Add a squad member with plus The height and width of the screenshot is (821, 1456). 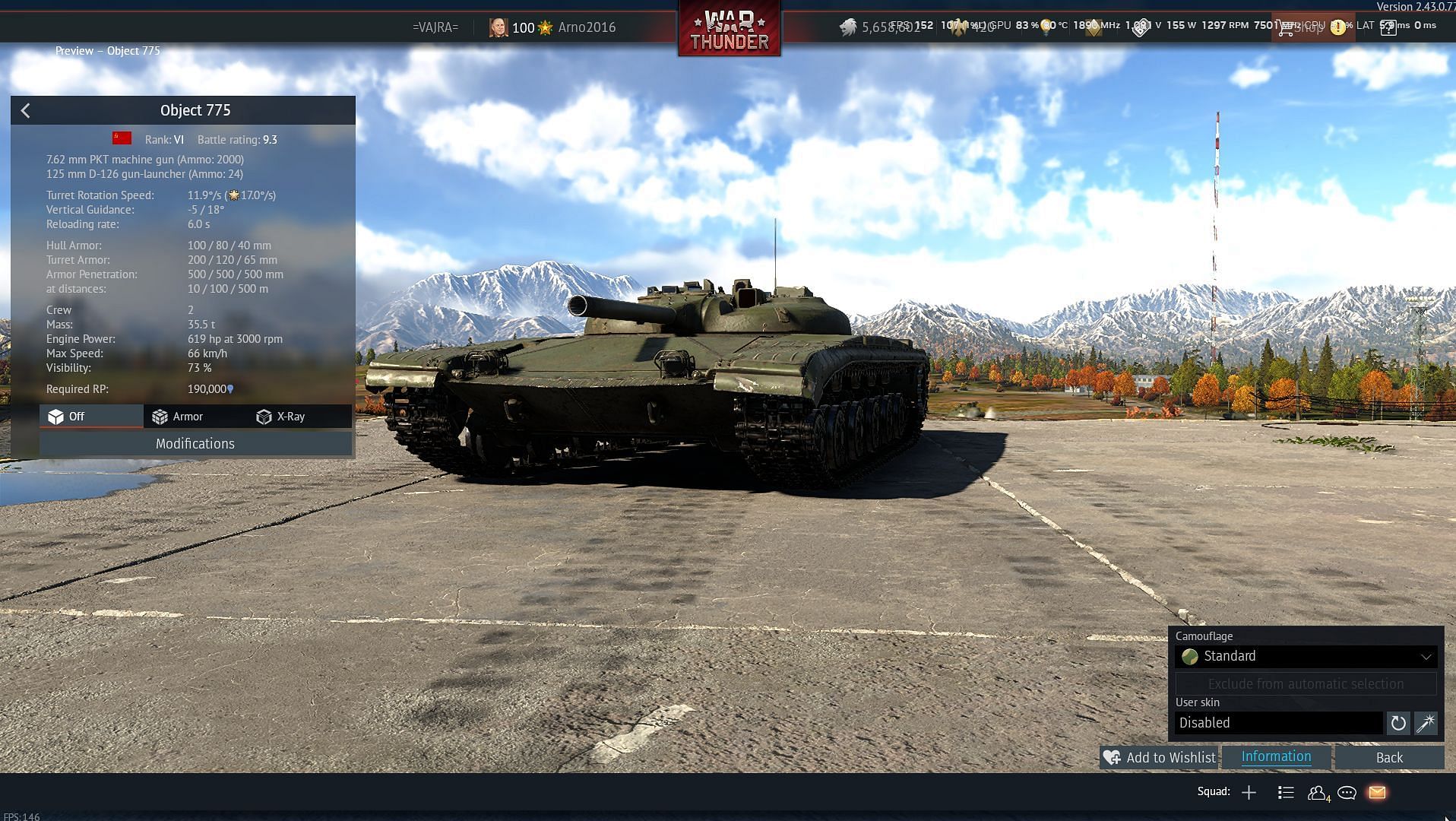coord(1249,793)
